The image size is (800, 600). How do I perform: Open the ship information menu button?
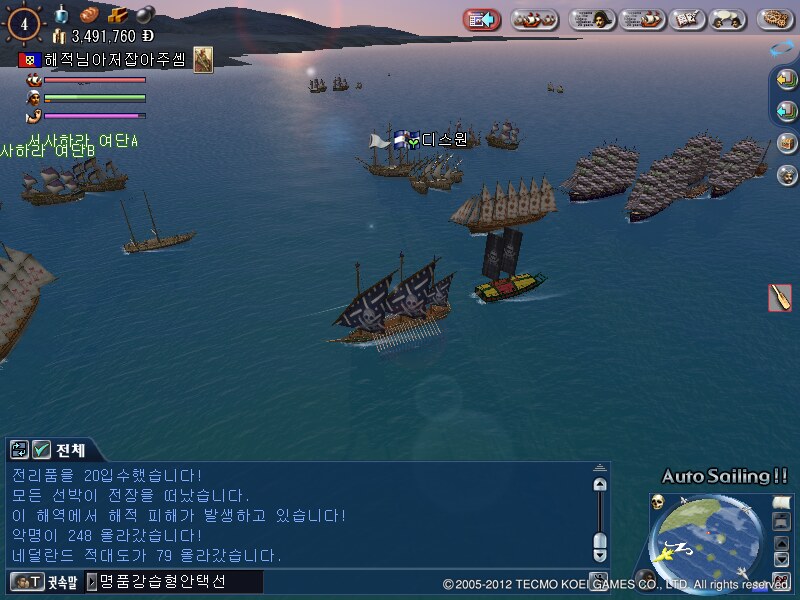click(642, 19)
